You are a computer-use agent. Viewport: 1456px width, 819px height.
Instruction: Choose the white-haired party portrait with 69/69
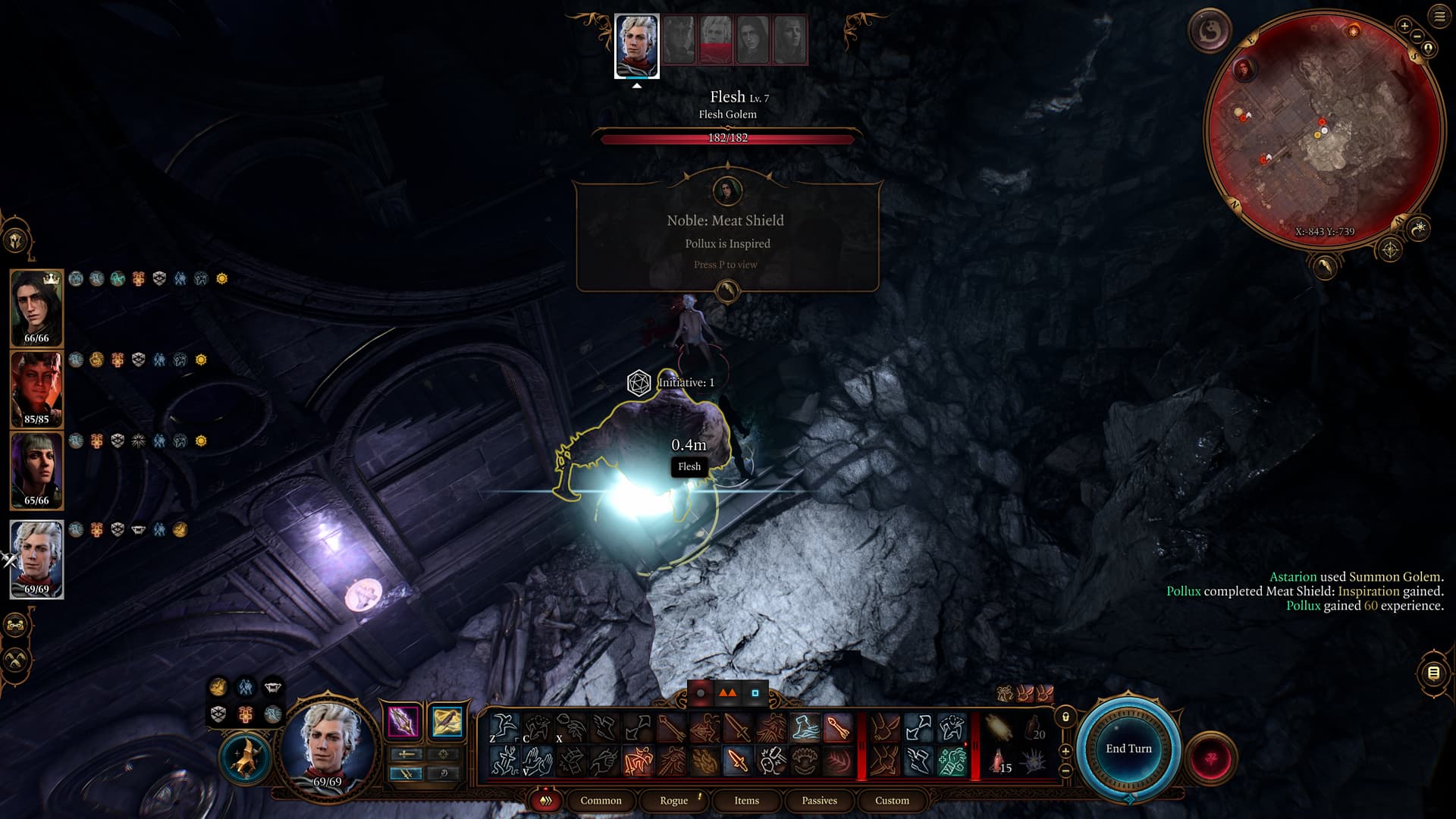coord(36,558)
